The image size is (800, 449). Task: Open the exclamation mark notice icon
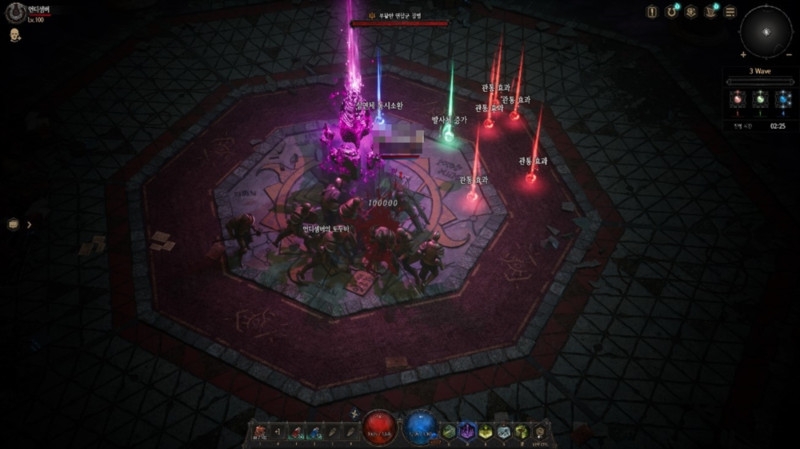coord(652,12)
